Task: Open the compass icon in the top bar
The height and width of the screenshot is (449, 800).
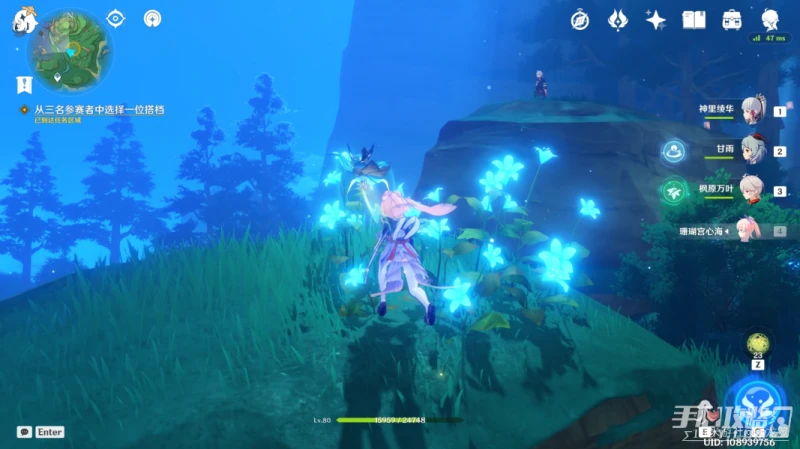Action: 580,20
